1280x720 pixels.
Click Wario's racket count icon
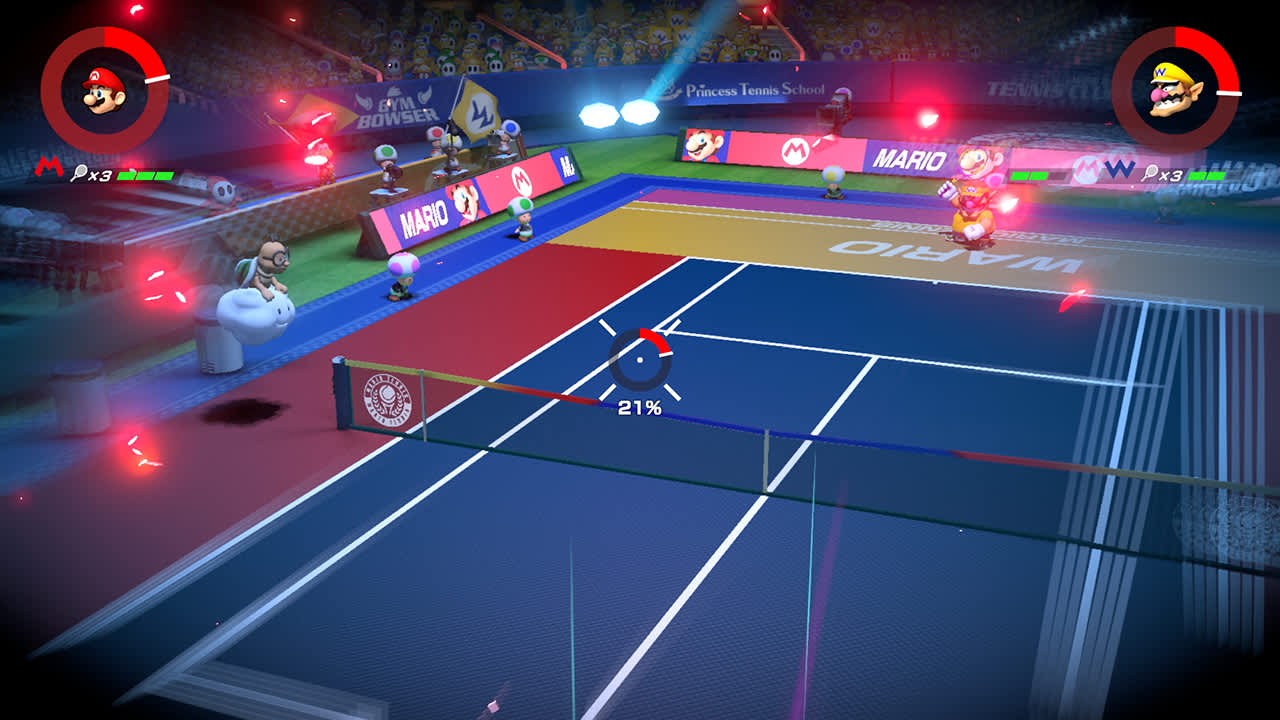pos(1150,172)
